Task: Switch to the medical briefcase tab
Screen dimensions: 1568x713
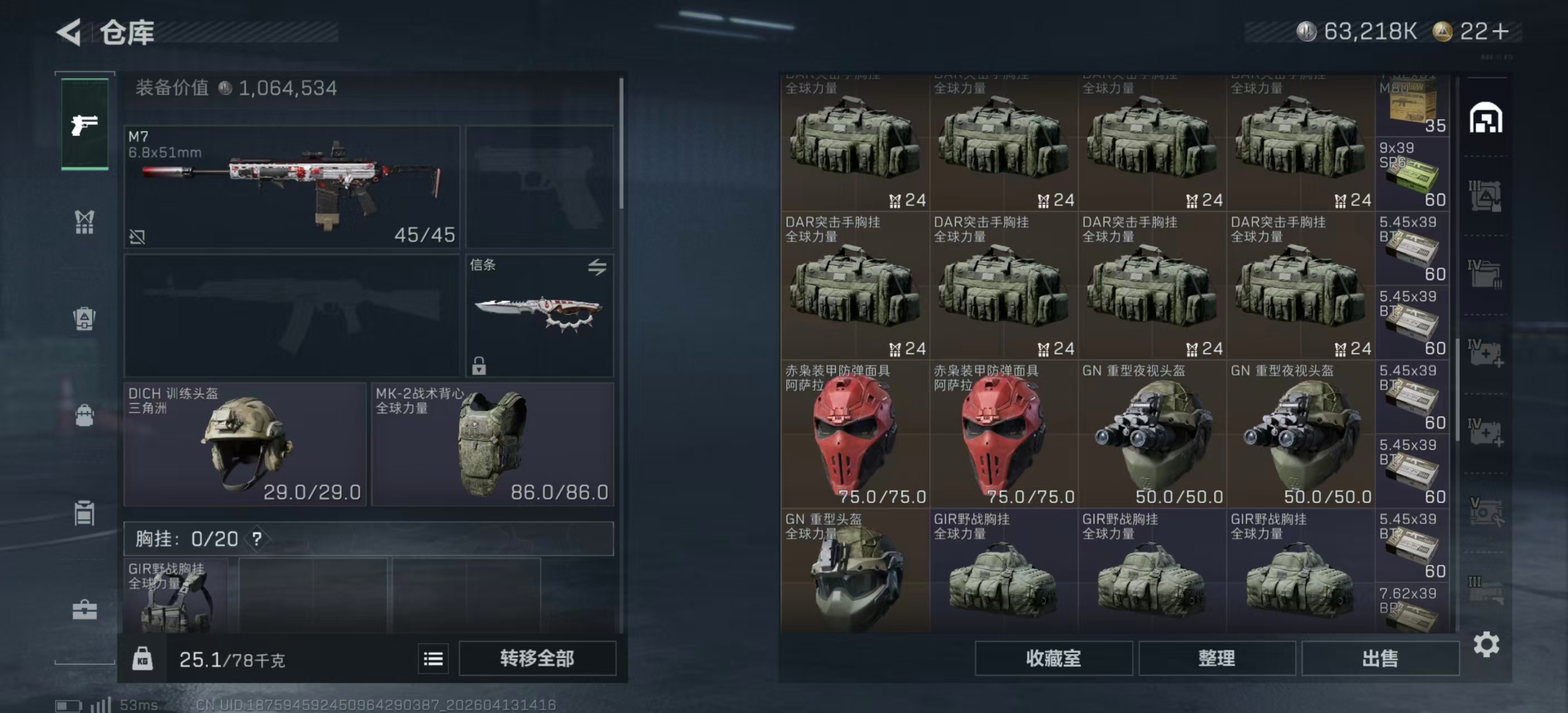Action: [85, 609]
